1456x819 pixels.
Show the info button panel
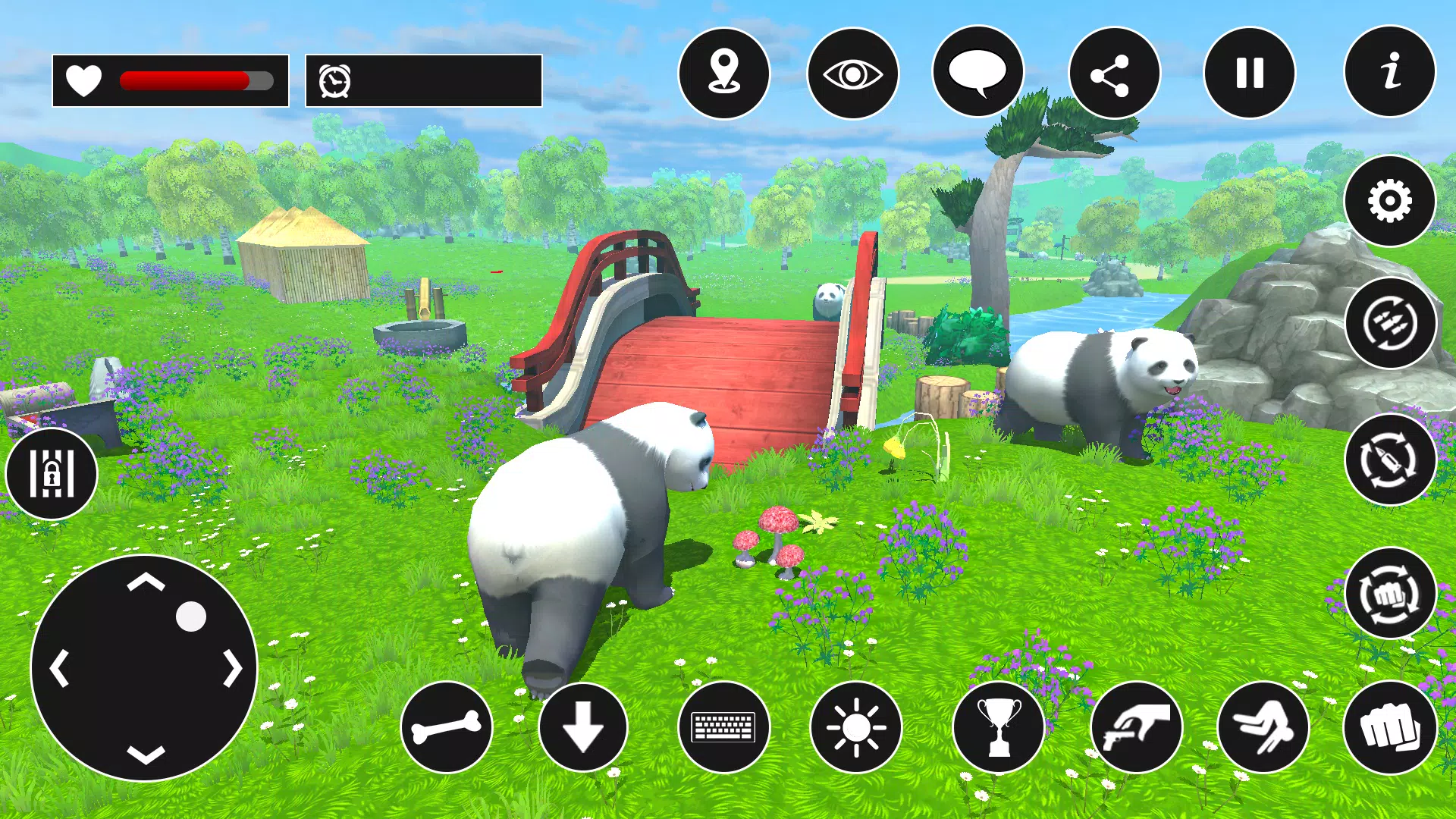coord(1389,72)
